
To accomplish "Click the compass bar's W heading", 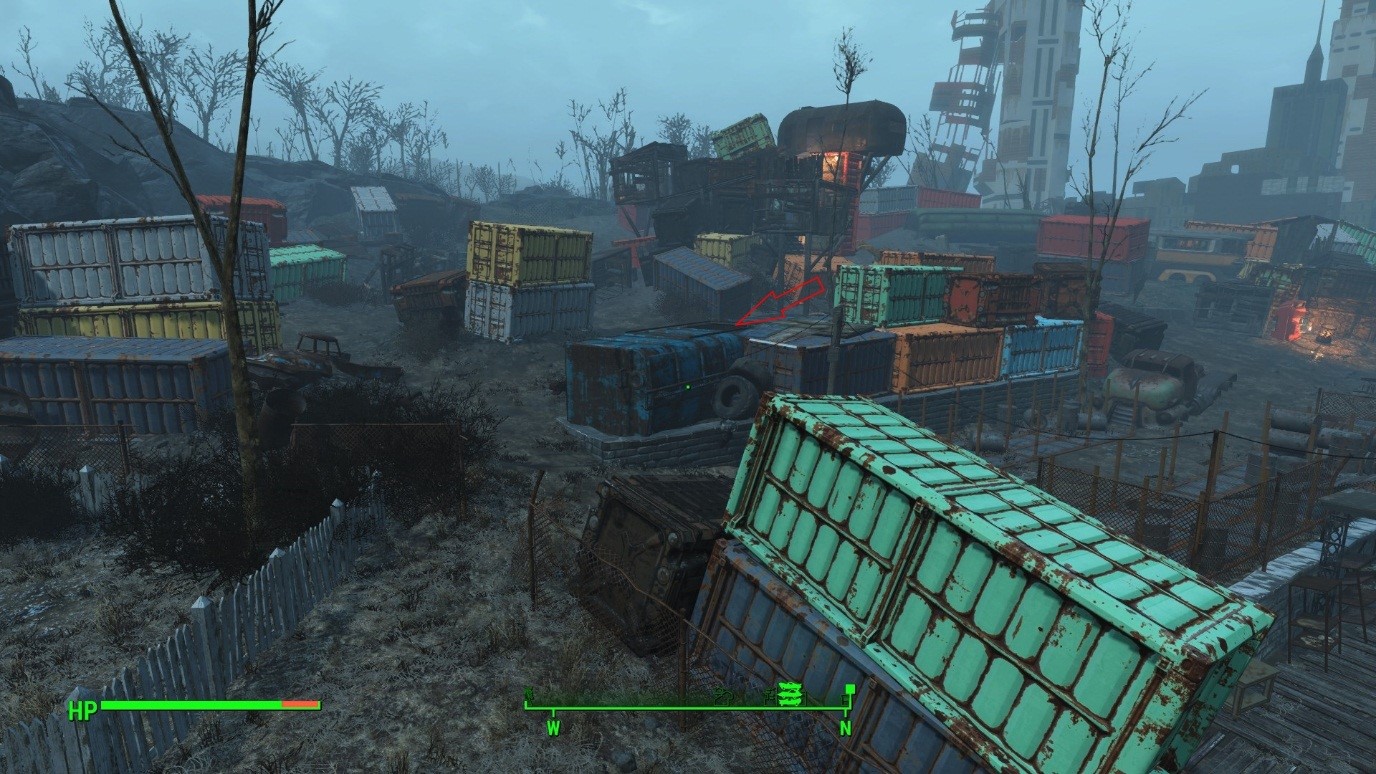I will [553, 729].
